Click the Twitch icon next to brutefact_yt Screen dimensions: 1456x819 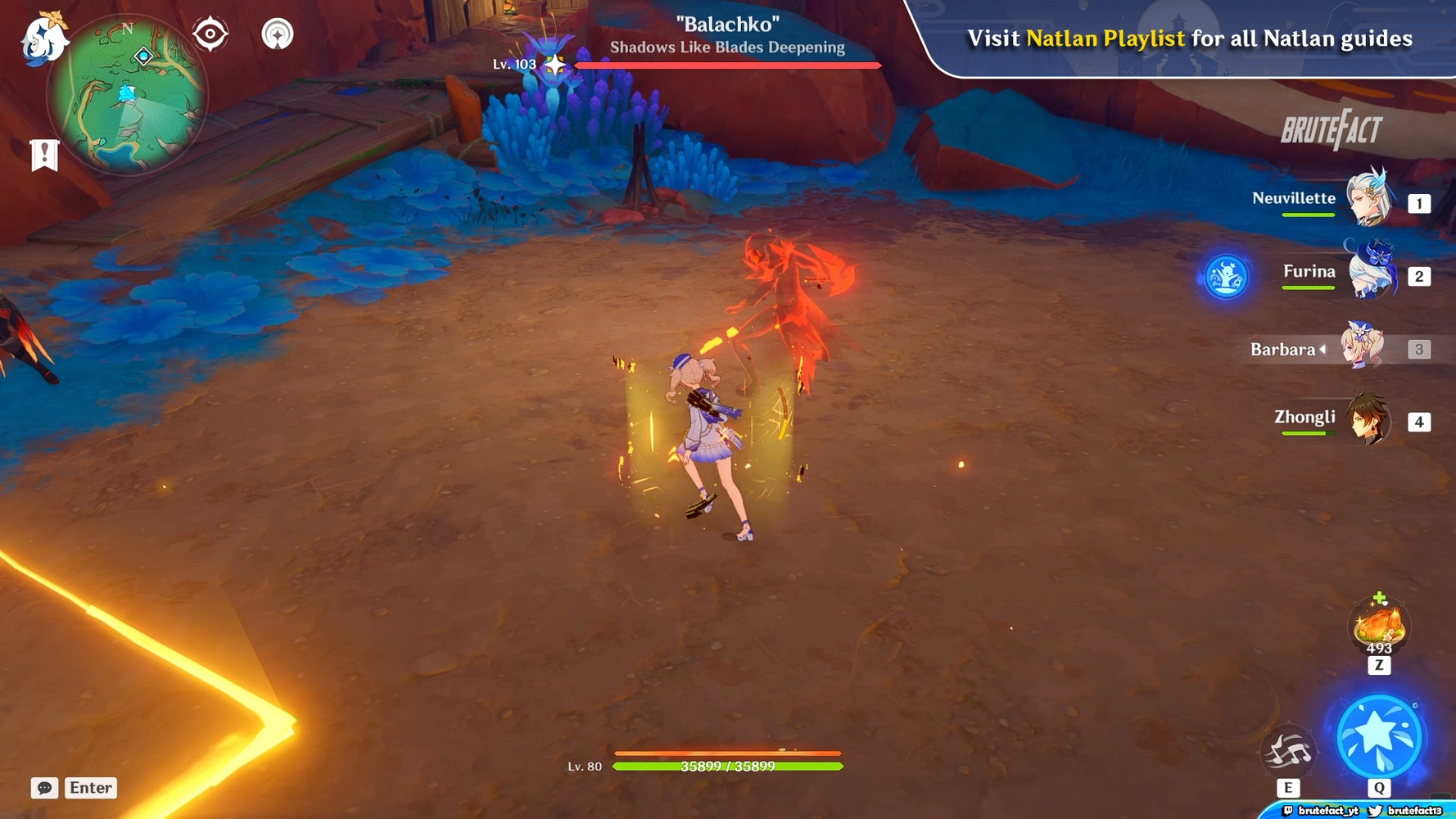(x=1288, y=812)
